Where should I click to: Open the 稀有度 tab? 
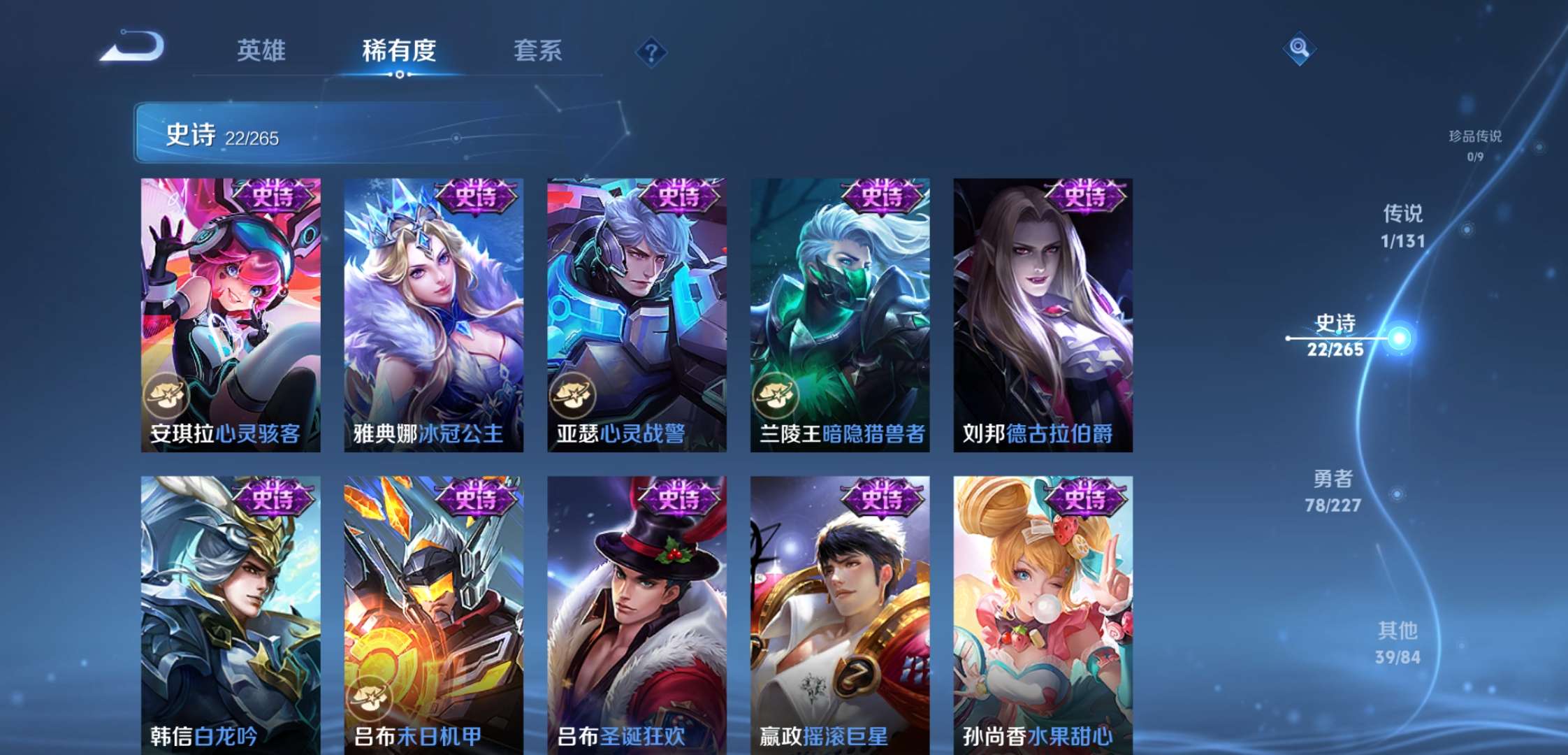(399, 49)
